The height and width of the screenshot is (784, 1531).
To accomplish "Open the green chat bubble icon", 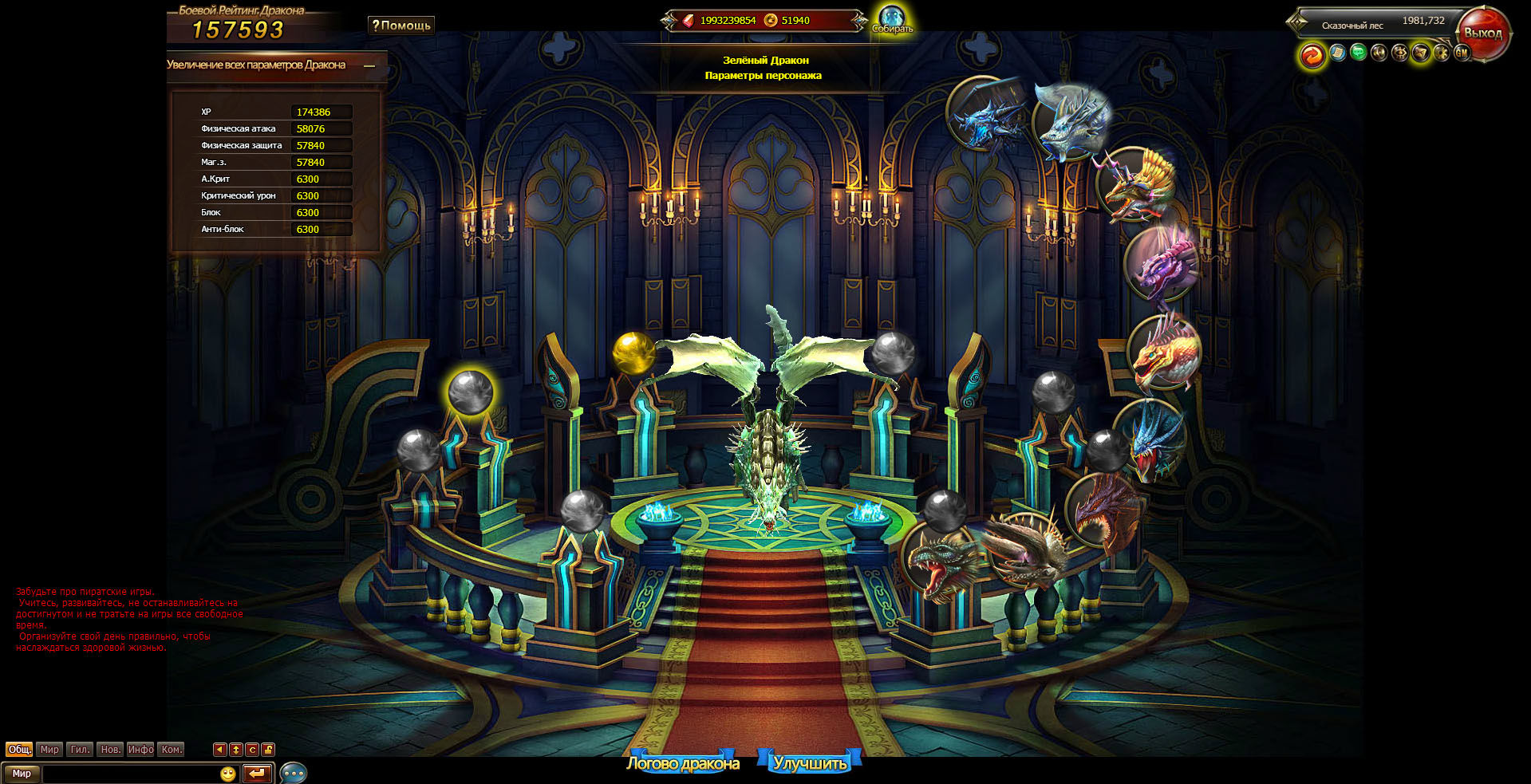I will click(1358, 53).
